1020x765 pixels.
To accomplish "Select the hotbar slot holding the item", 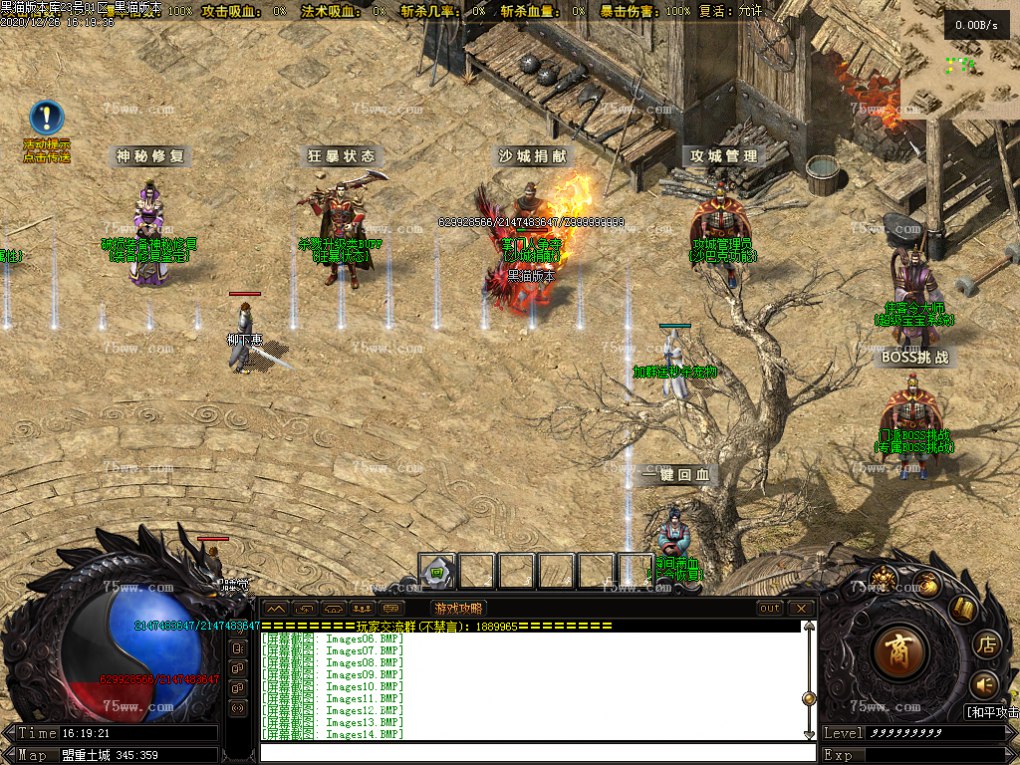I will [437, 571].
